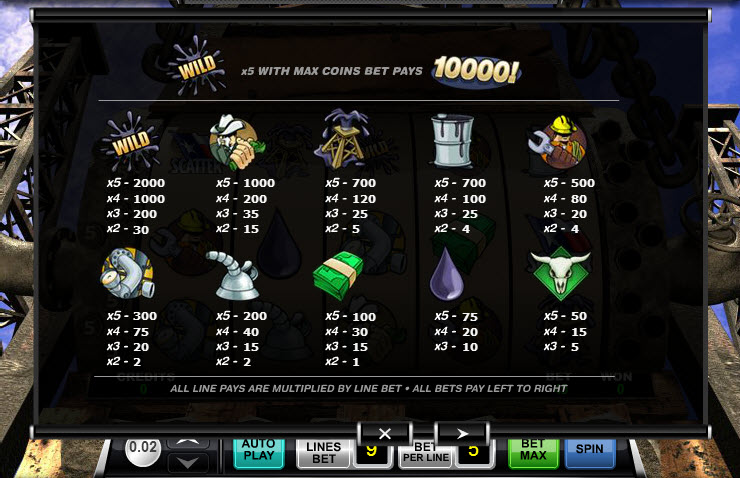The image size is (740, 478).
Task: Raise the coin value with the up arrow
Action: [x=189, y=442]
